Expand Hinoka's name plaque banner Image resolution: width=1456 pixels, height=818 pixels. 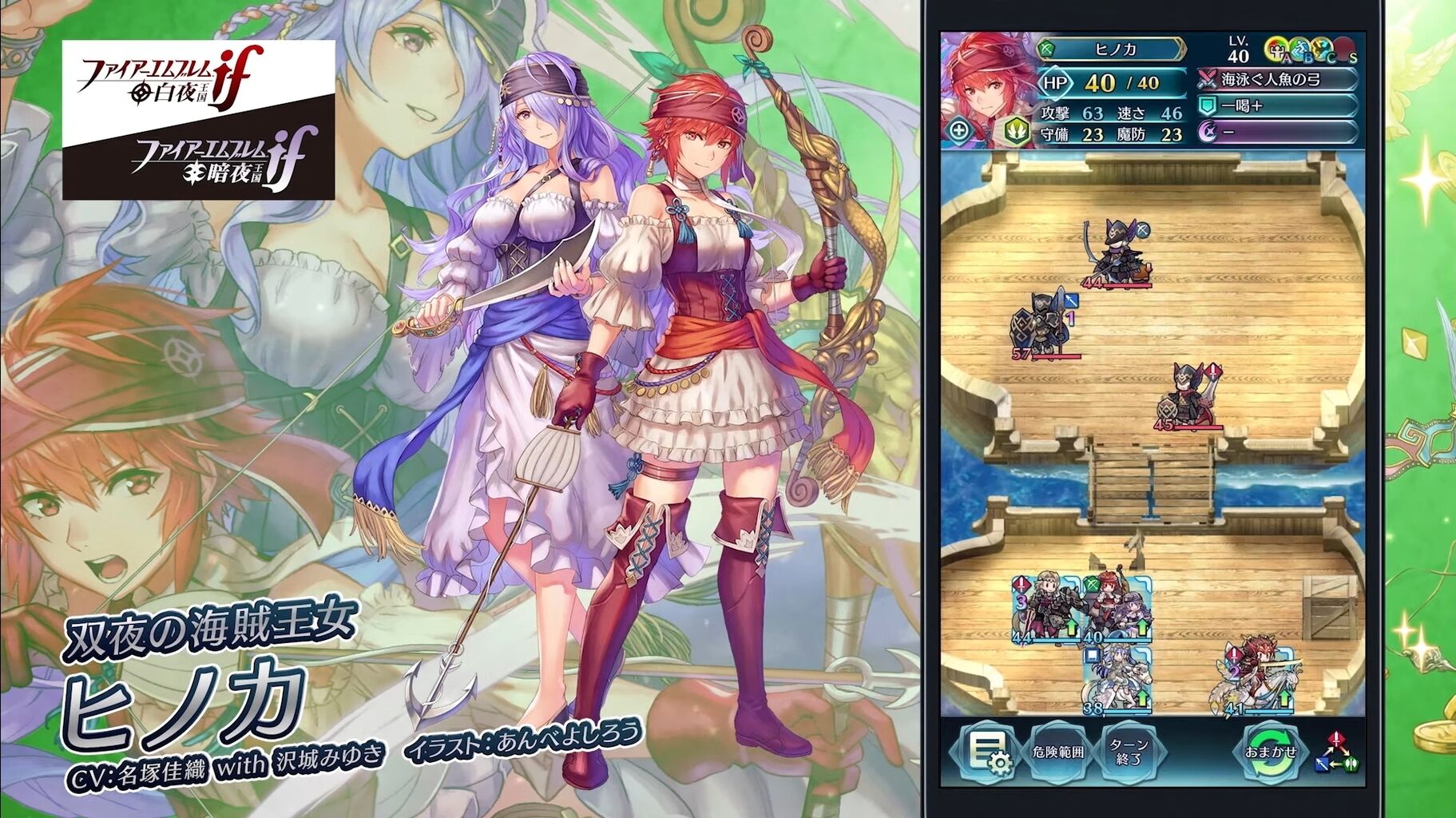tap(1117, 49)
